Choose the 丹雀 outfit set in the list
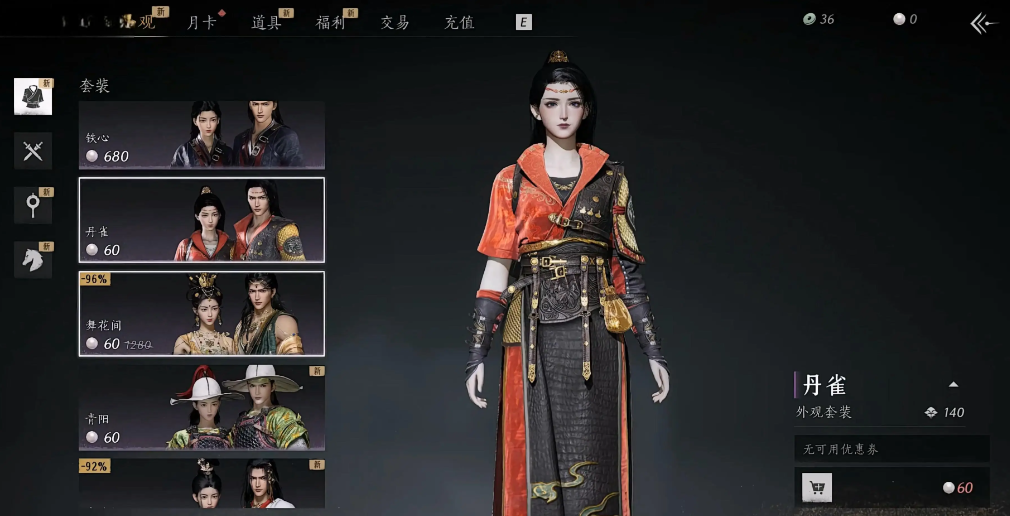Screen dimensions: 1010x516 pyautogui.click(x=202, y=220)
